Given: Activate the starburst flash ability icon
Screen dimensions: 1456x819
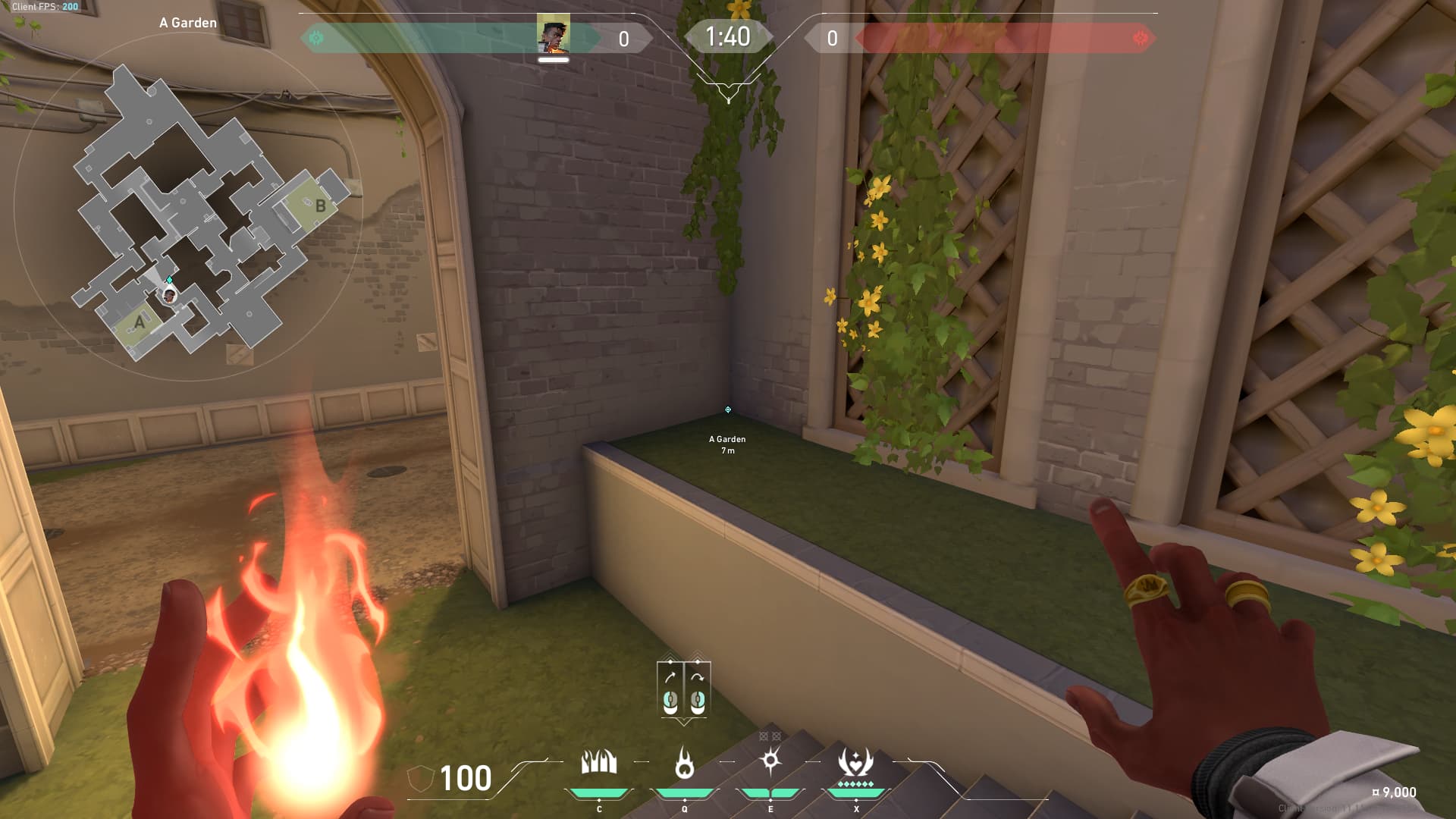Looking at the screenshot, I should point(770,761).
